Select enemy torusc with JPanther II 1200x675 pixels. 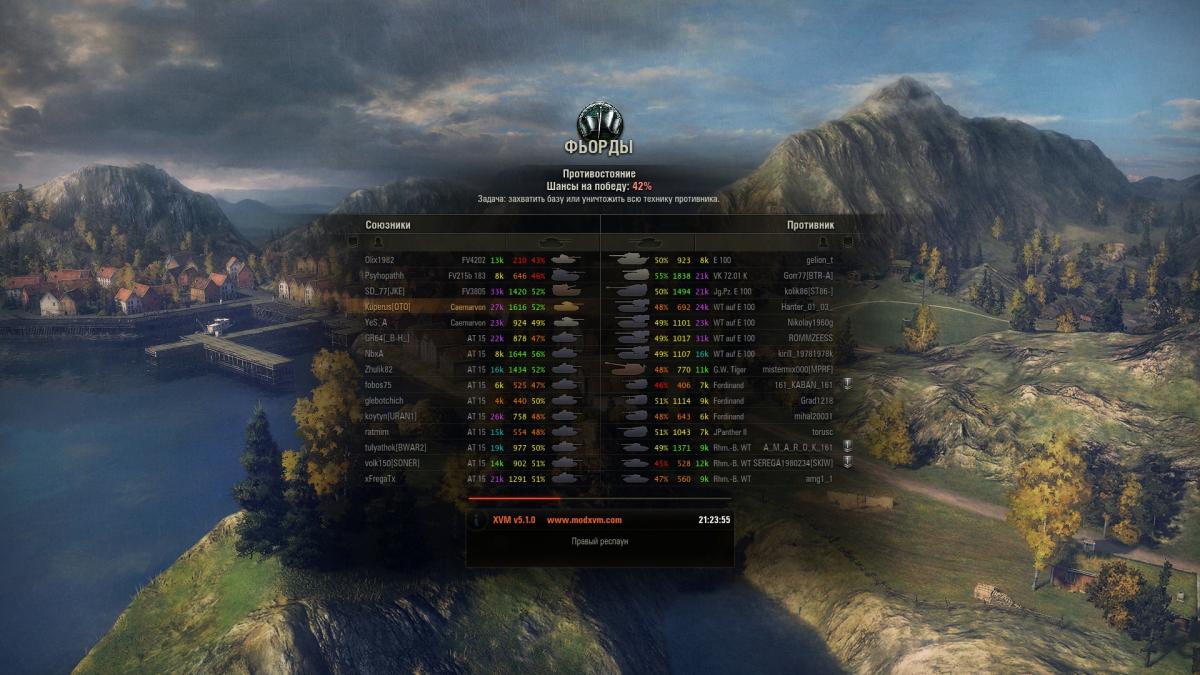pos(821,432)
